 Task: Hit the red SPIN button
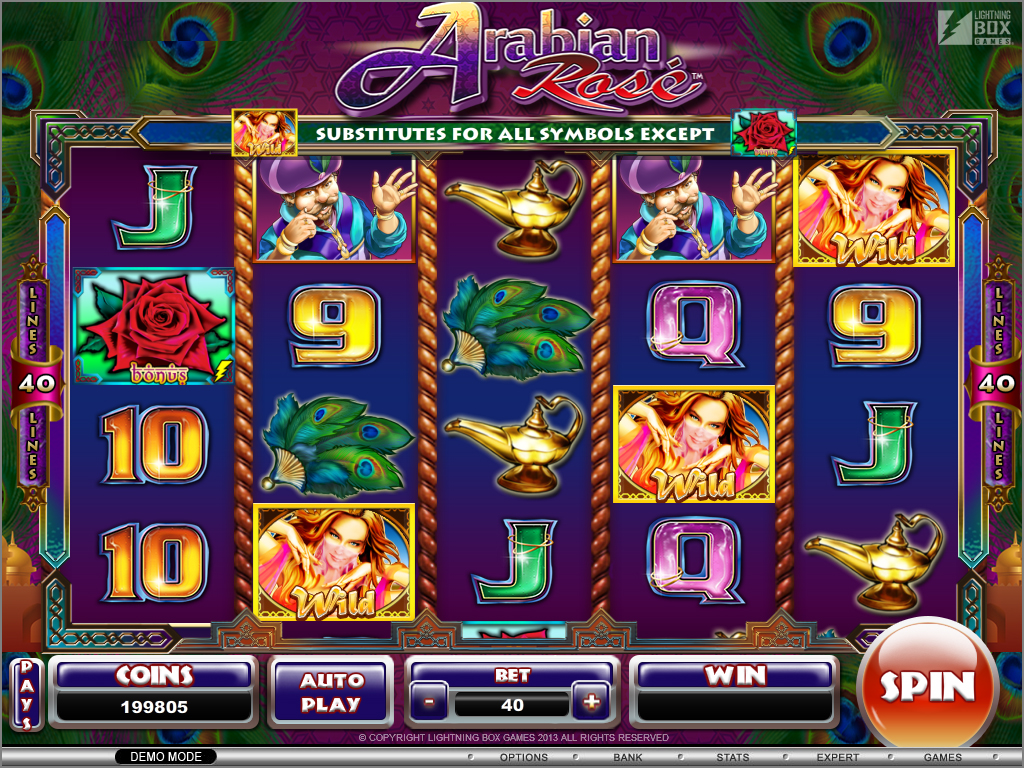926,686
